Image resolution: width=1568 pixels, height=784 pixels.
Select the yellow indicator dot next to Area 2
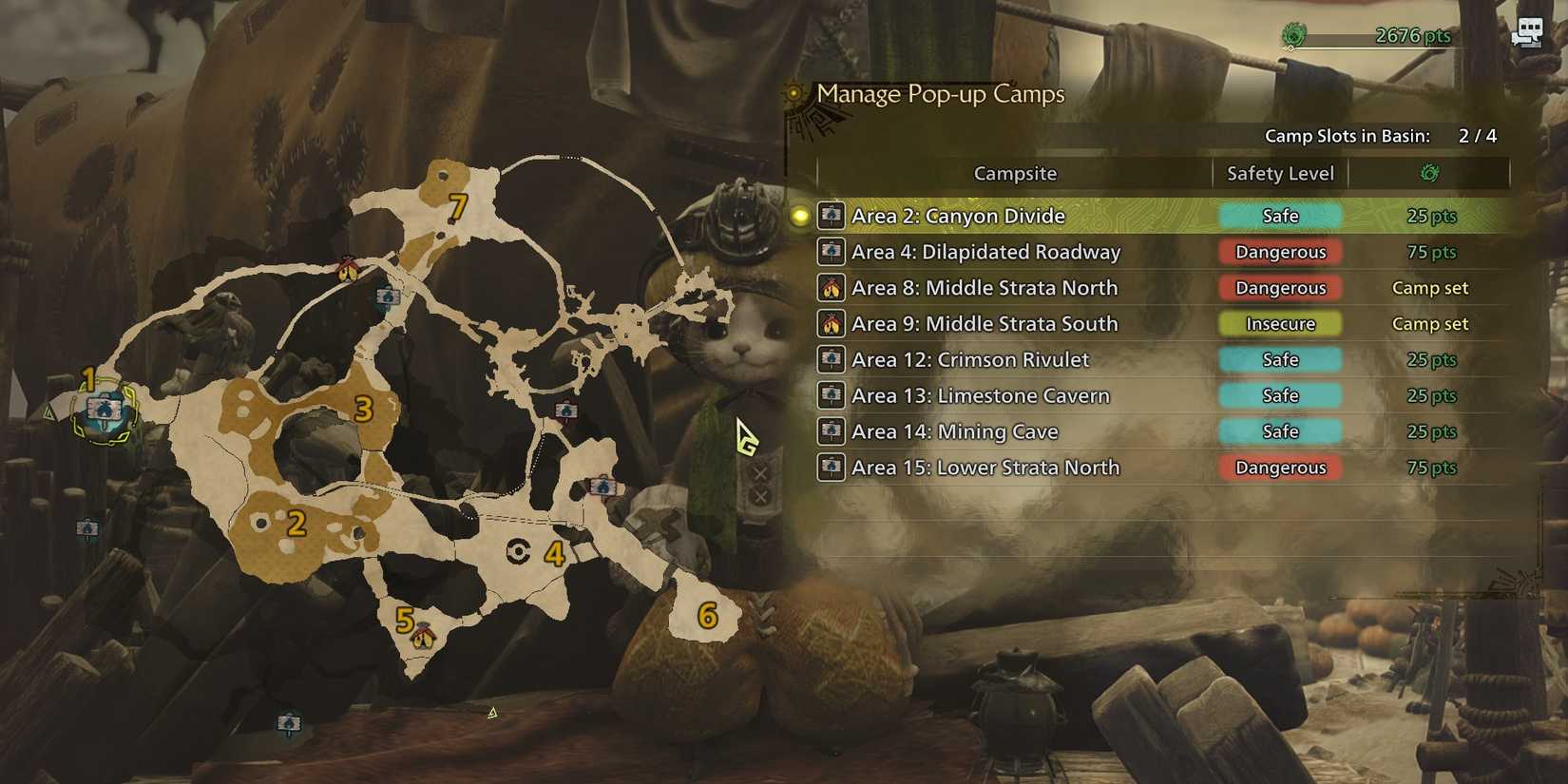click(x=801, y=216)
